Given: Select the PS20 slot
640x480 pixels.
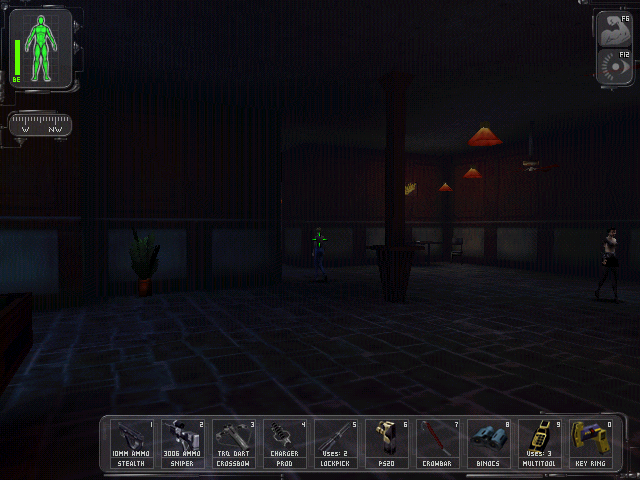Looking at the screenshot, I should (x=387, y=443).
